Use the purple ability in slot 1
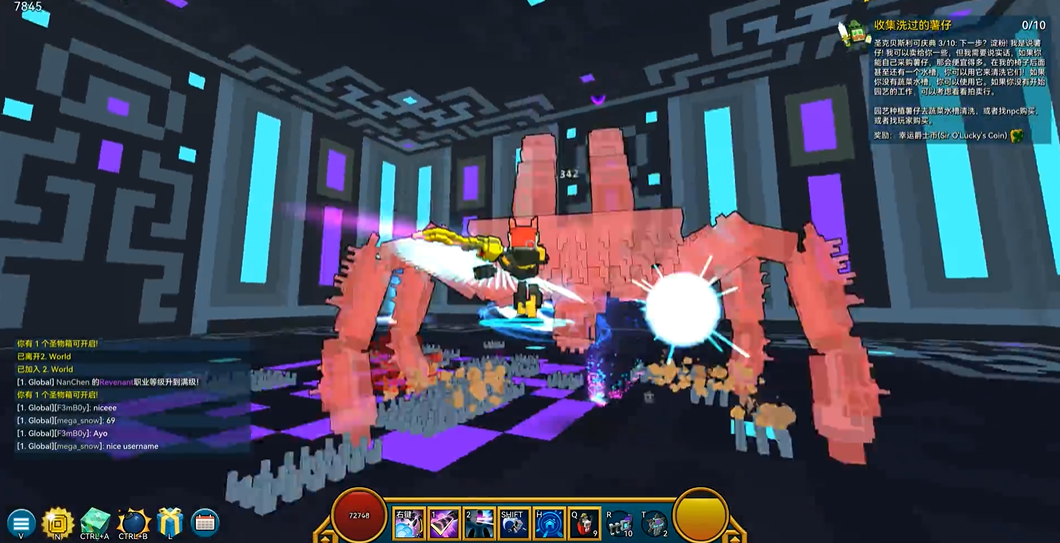Screen dimensions: 1060x543 [x=443, y=523]
